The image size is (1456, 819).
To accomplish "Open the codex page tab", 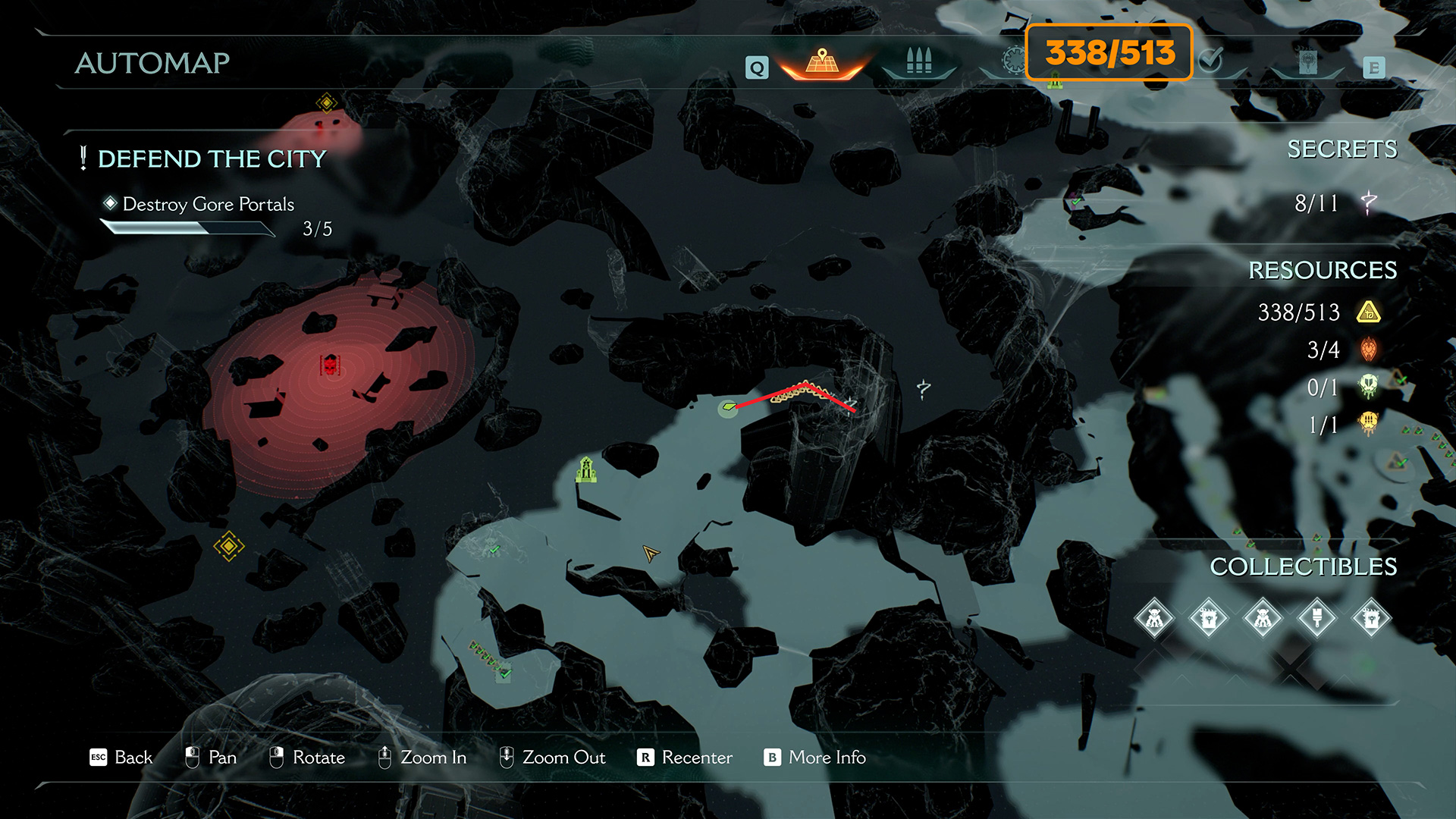I will [x=1307, y=62].
